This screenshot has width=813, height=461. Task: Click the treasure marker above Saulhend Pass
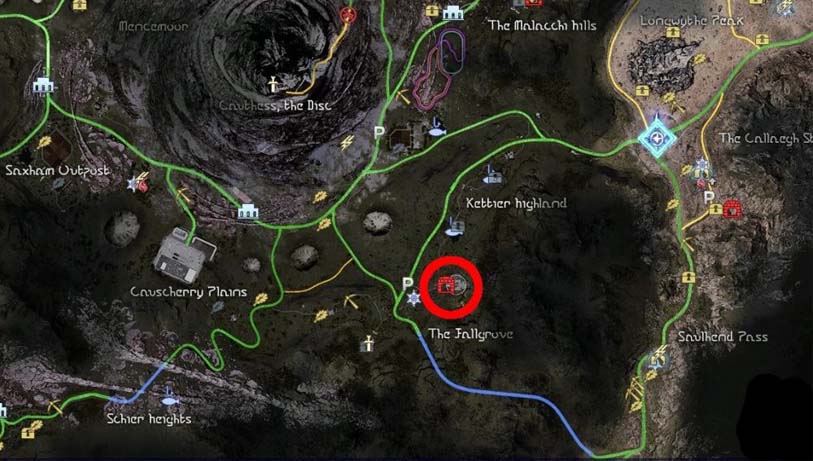click(x=688, y=276)
